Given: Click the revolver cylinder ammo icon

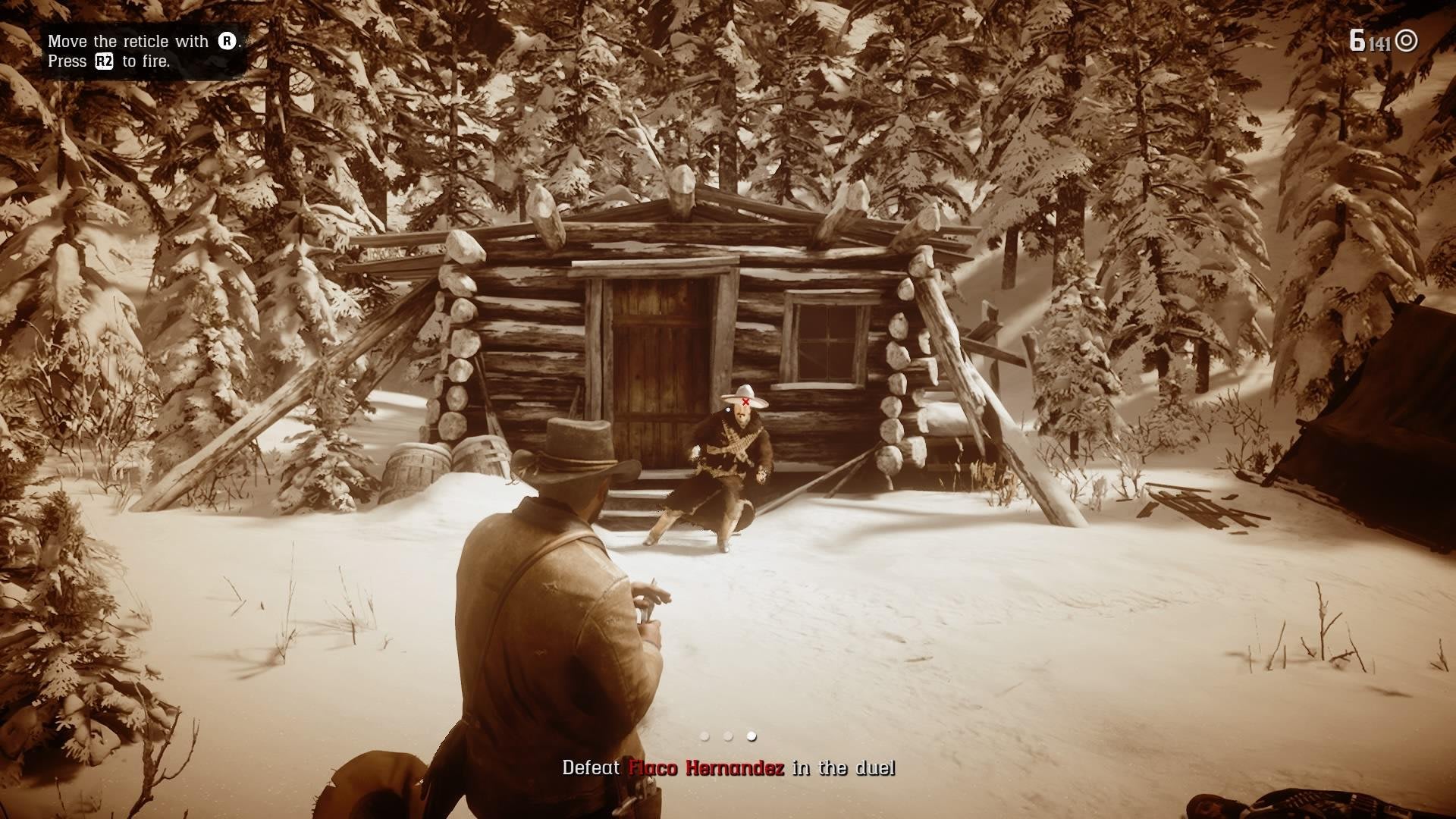Looking at the screenshot, I should [1406, 41].
